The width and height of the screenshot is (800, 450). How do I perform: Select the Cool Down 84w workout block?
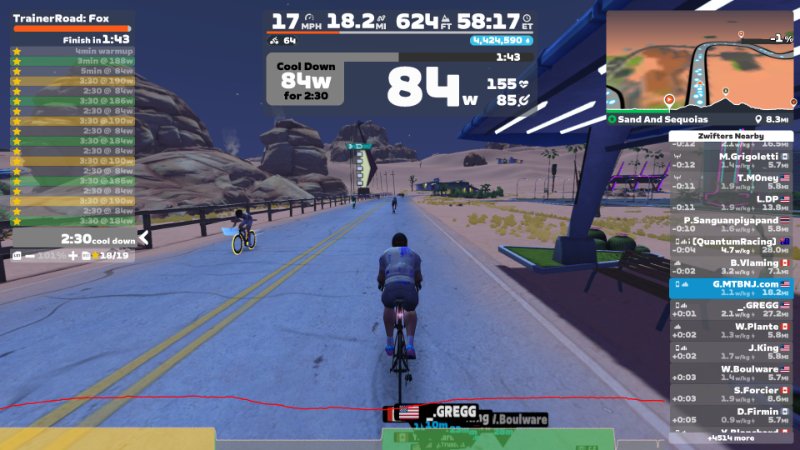(304, 80)
